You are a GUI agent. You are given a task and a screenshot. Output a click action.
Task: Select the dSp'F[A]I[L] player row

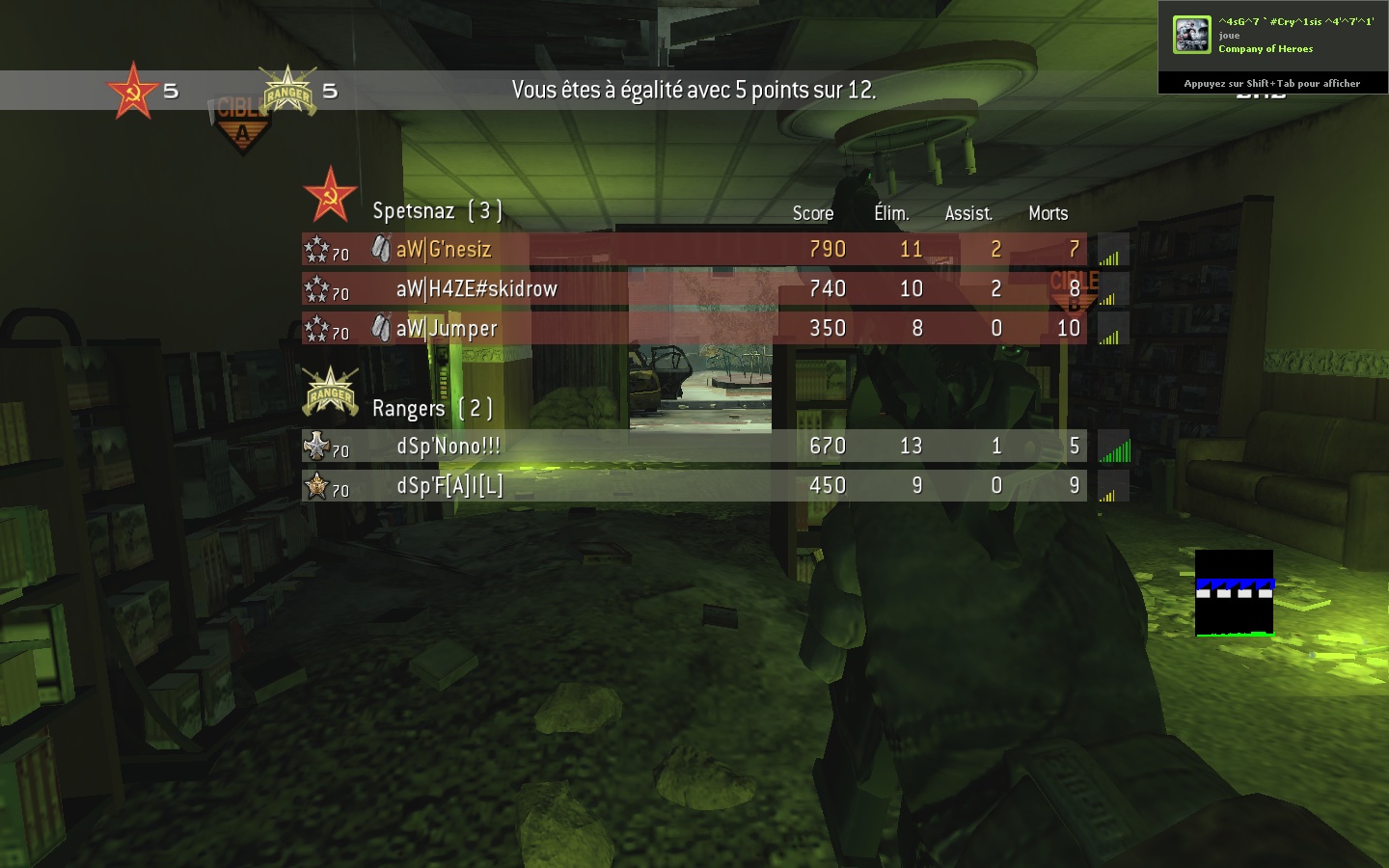pos(694,486)
